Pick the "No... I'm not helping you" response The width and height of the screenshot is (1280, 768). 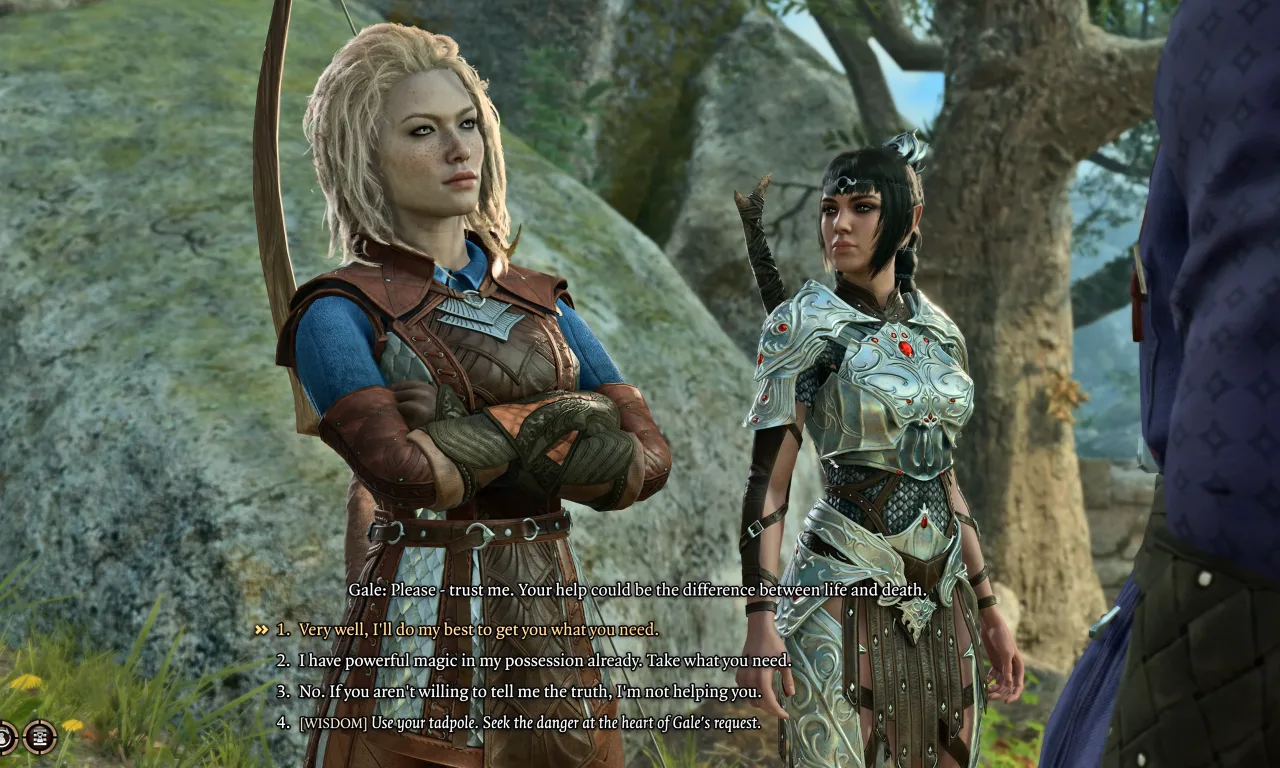[x=529, y=692]
